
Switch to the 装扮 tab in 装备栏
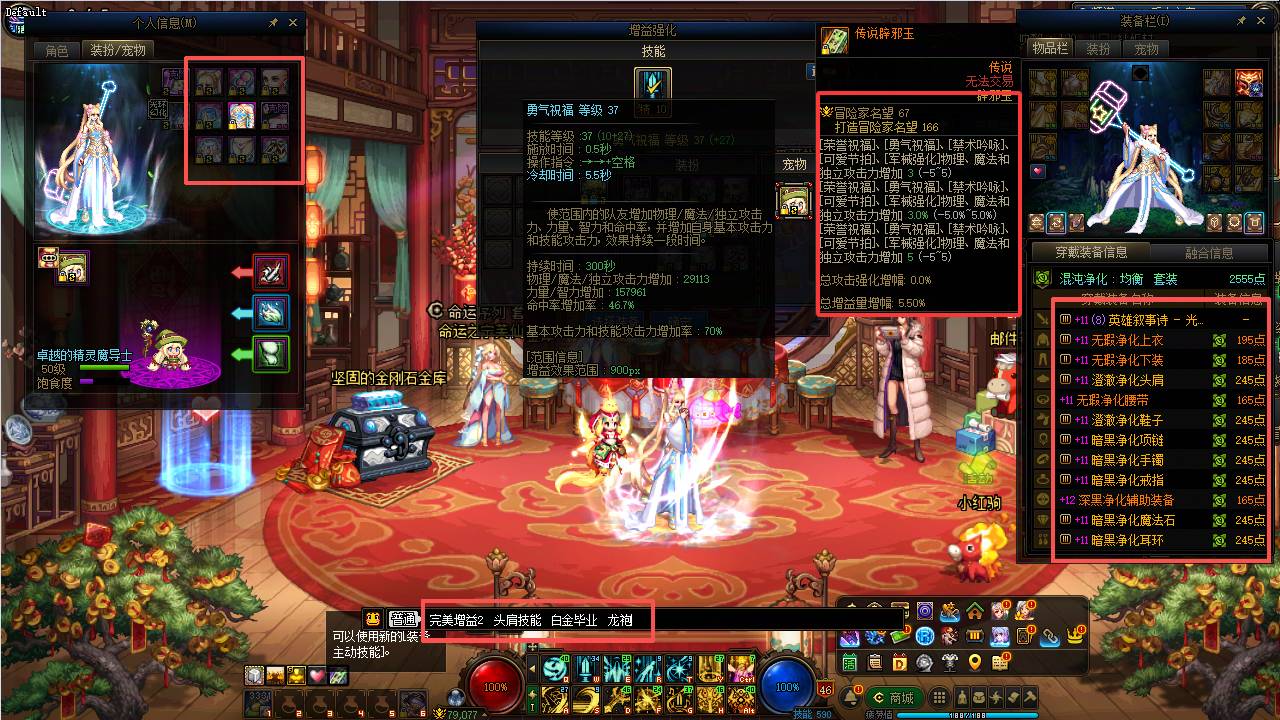click(1099, 47)
